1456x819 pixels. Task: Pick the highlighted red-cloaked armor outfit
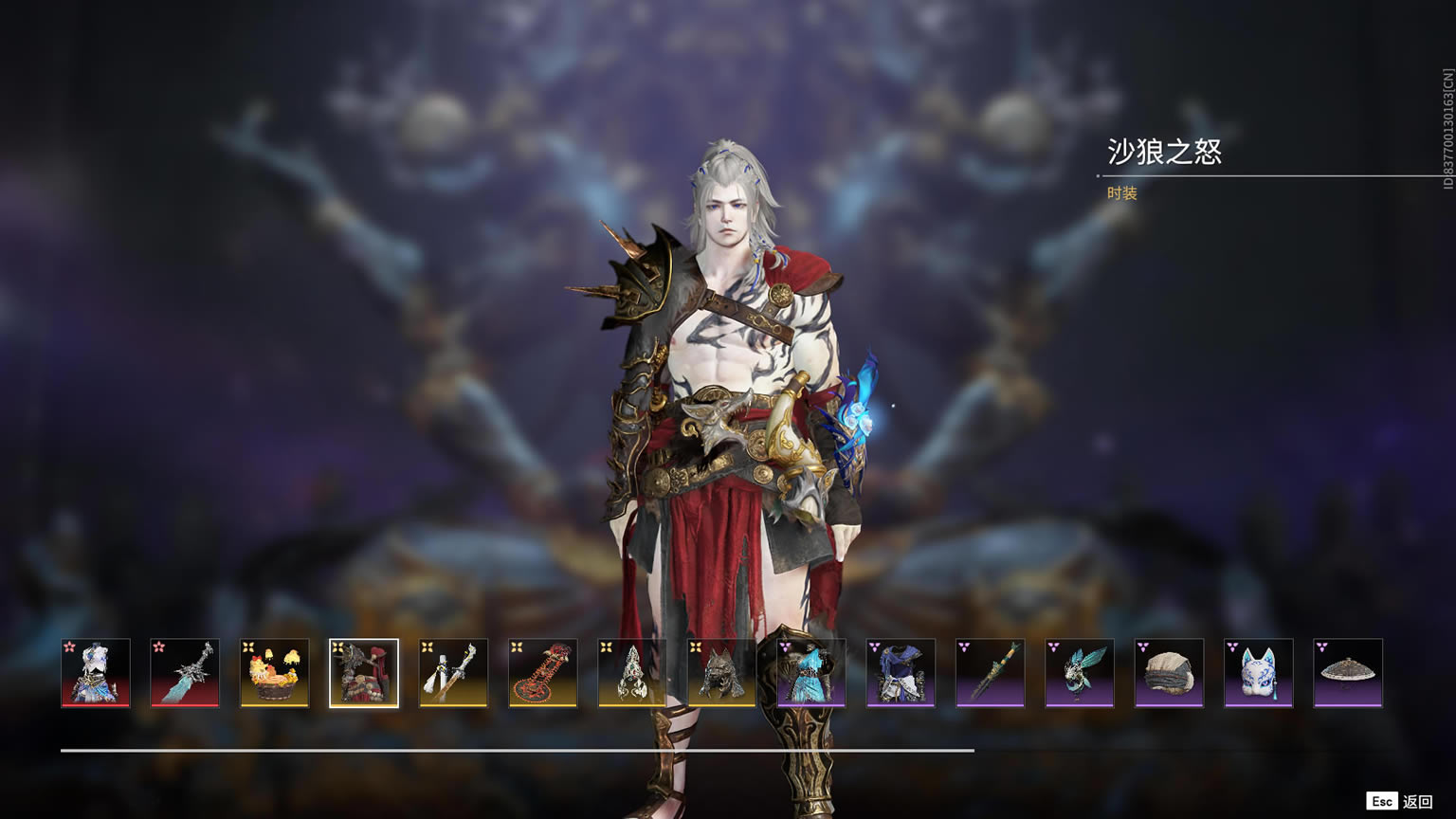click(x=364, y=673)
